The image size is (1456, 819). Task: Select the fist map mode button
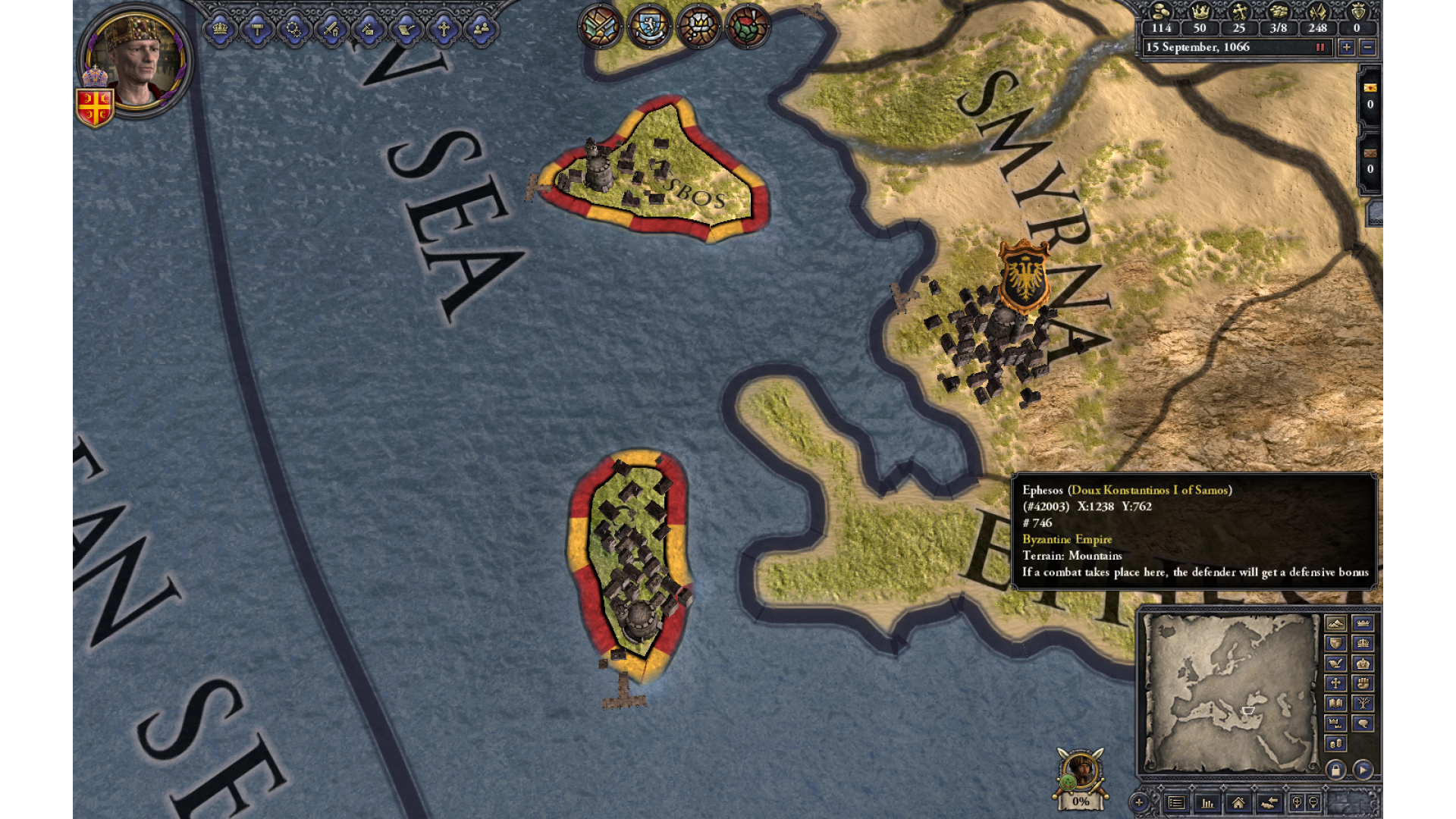1363,683
